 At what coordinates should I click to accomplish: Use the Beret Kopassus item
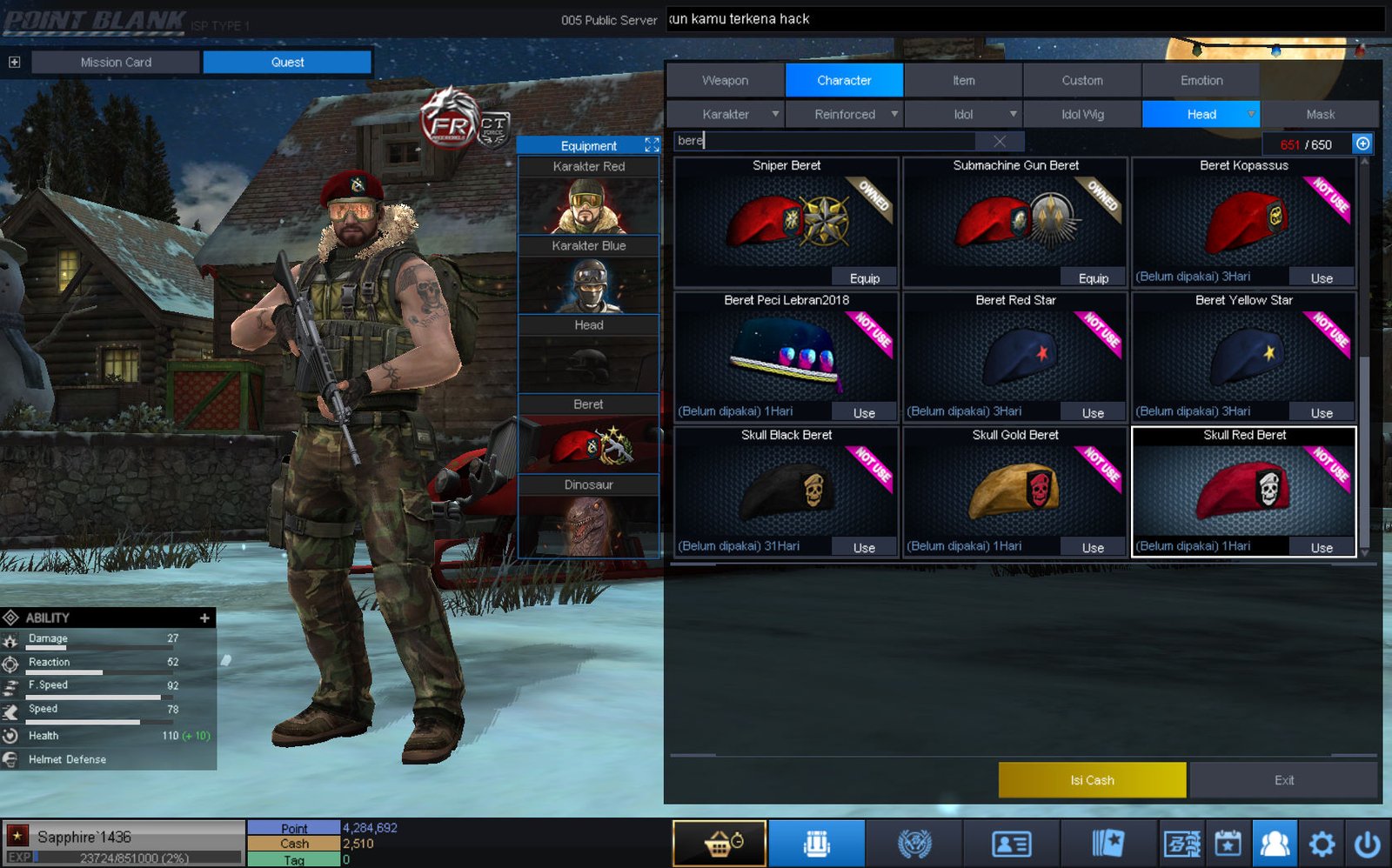[x=1322, y=278]
